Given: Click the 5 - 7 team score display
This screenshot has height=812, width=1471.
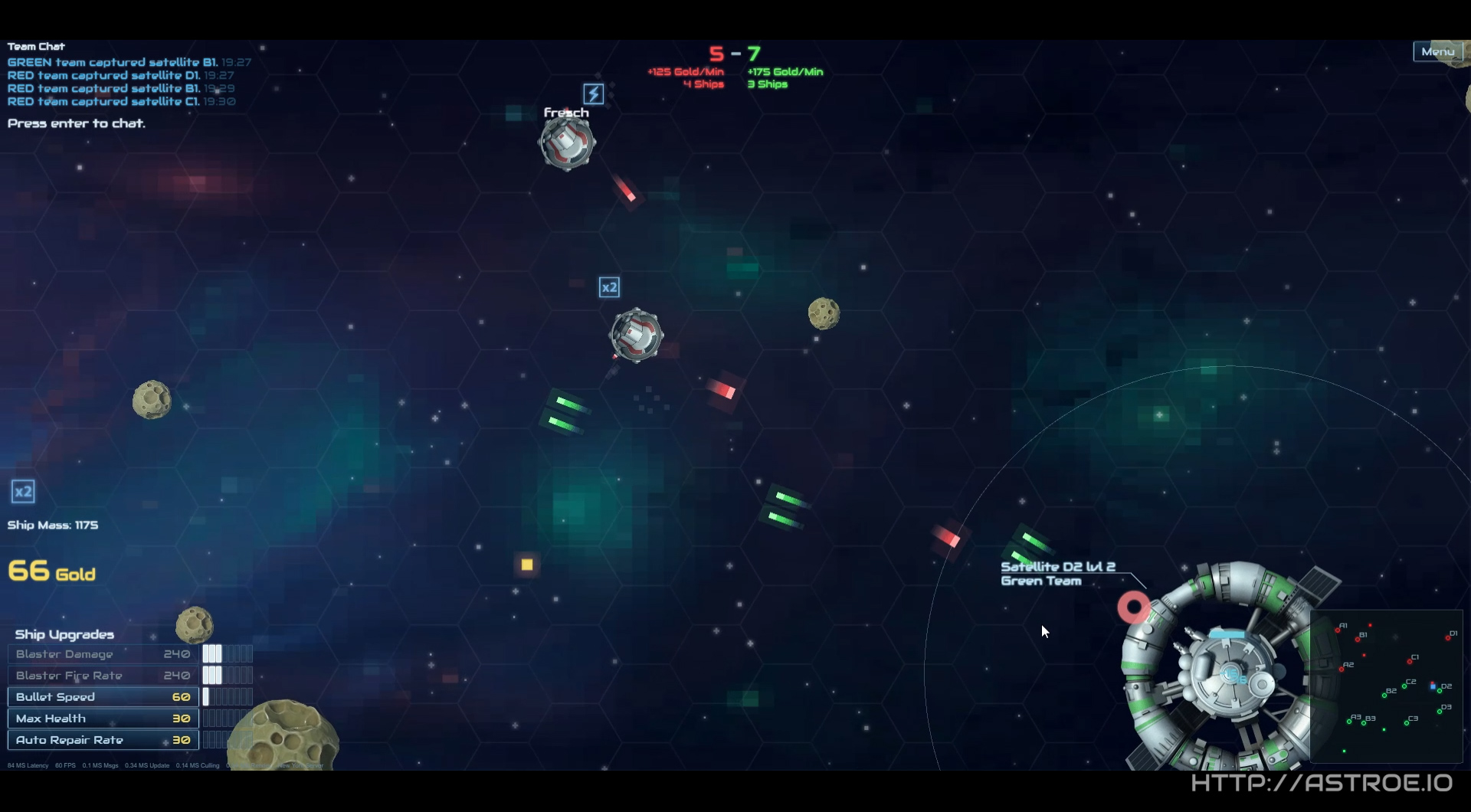Looking at the screenshot, I should tap(735, 53).
